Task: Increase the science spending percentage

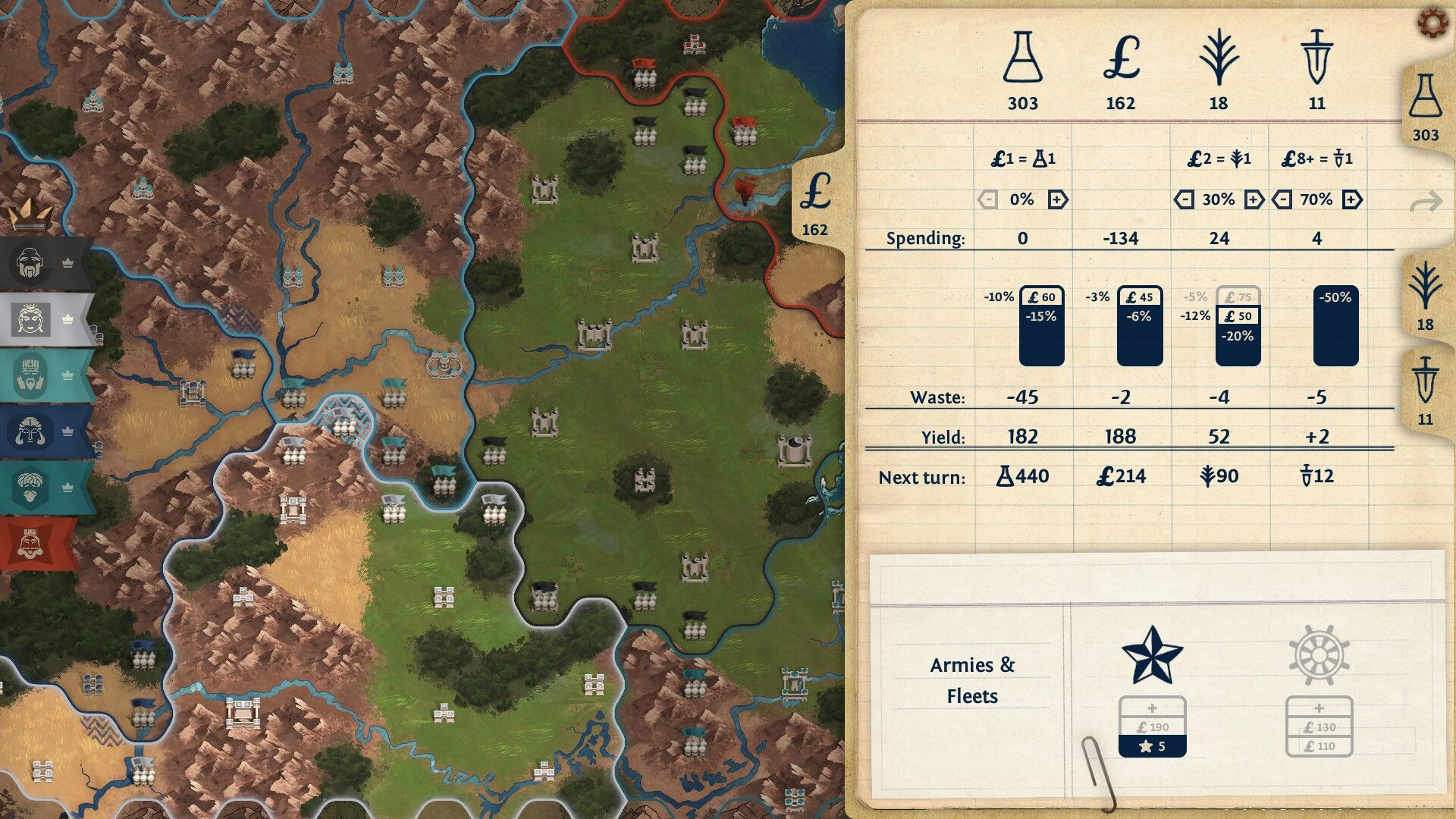Action: pyautogui.click(x=1058, y=199)
